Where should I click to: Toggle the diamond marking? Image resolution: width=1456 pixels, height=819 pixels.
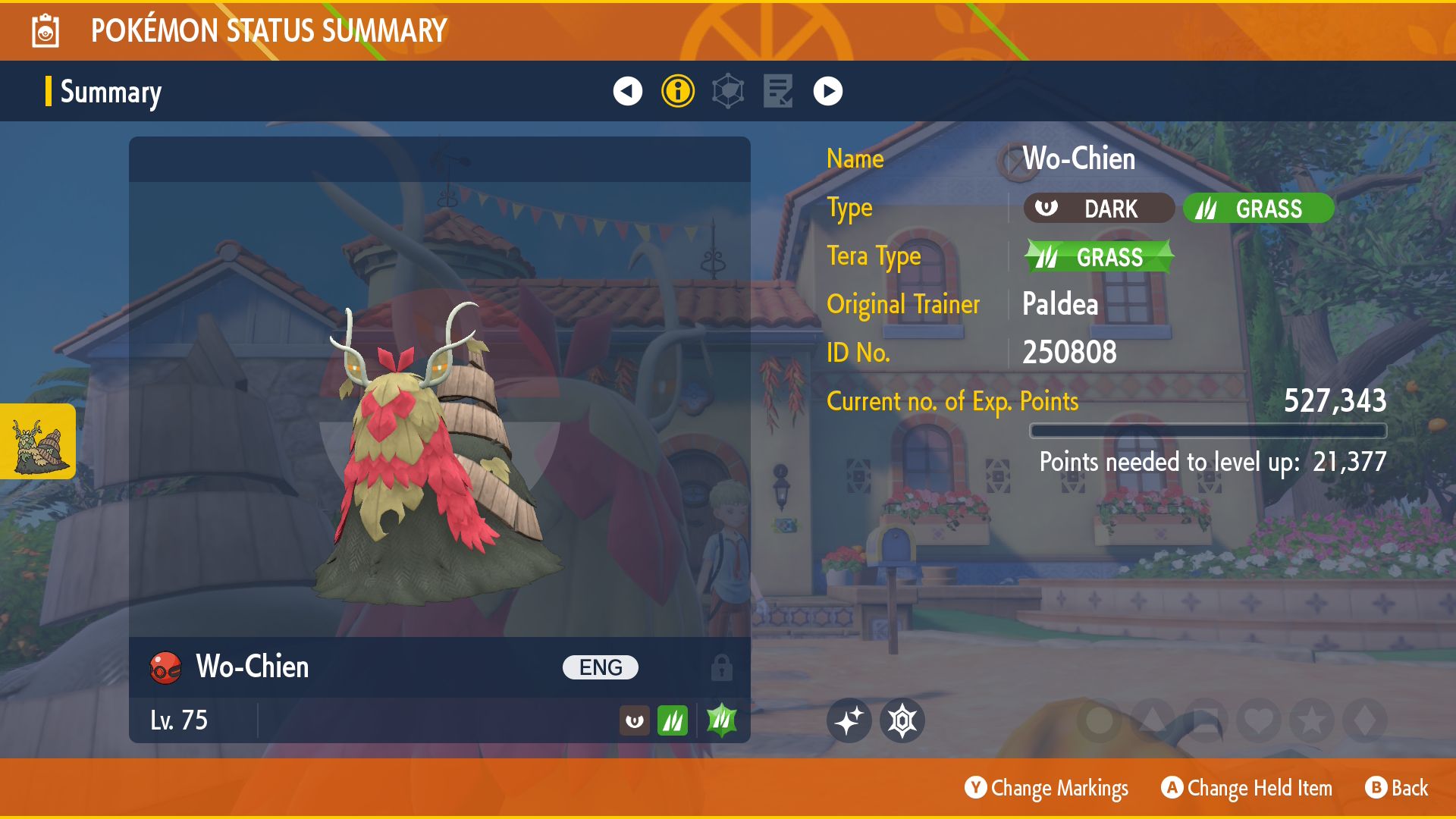click(x=1364, y=720)
